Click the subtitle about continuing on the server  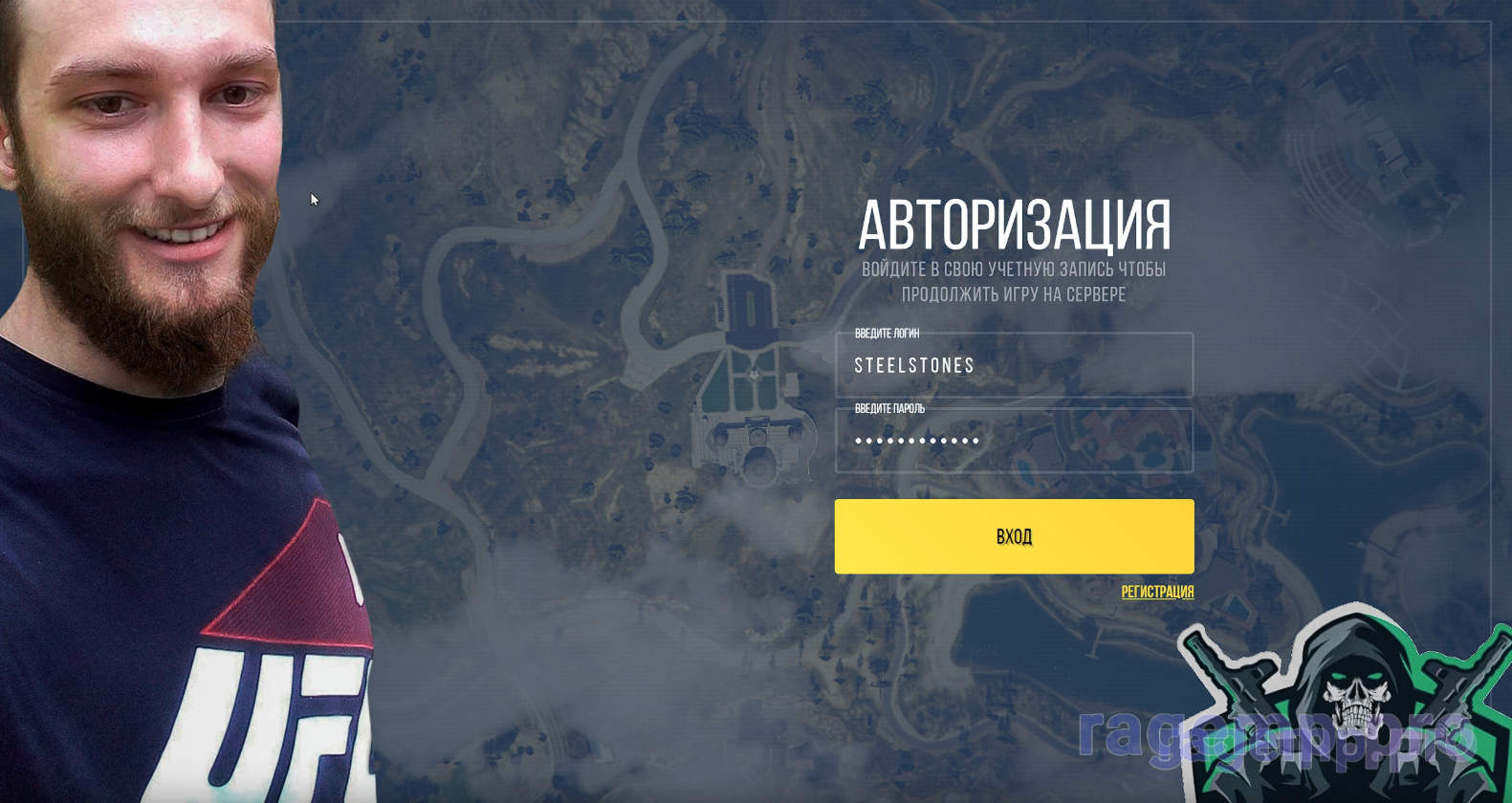(x=1014, y=281)
